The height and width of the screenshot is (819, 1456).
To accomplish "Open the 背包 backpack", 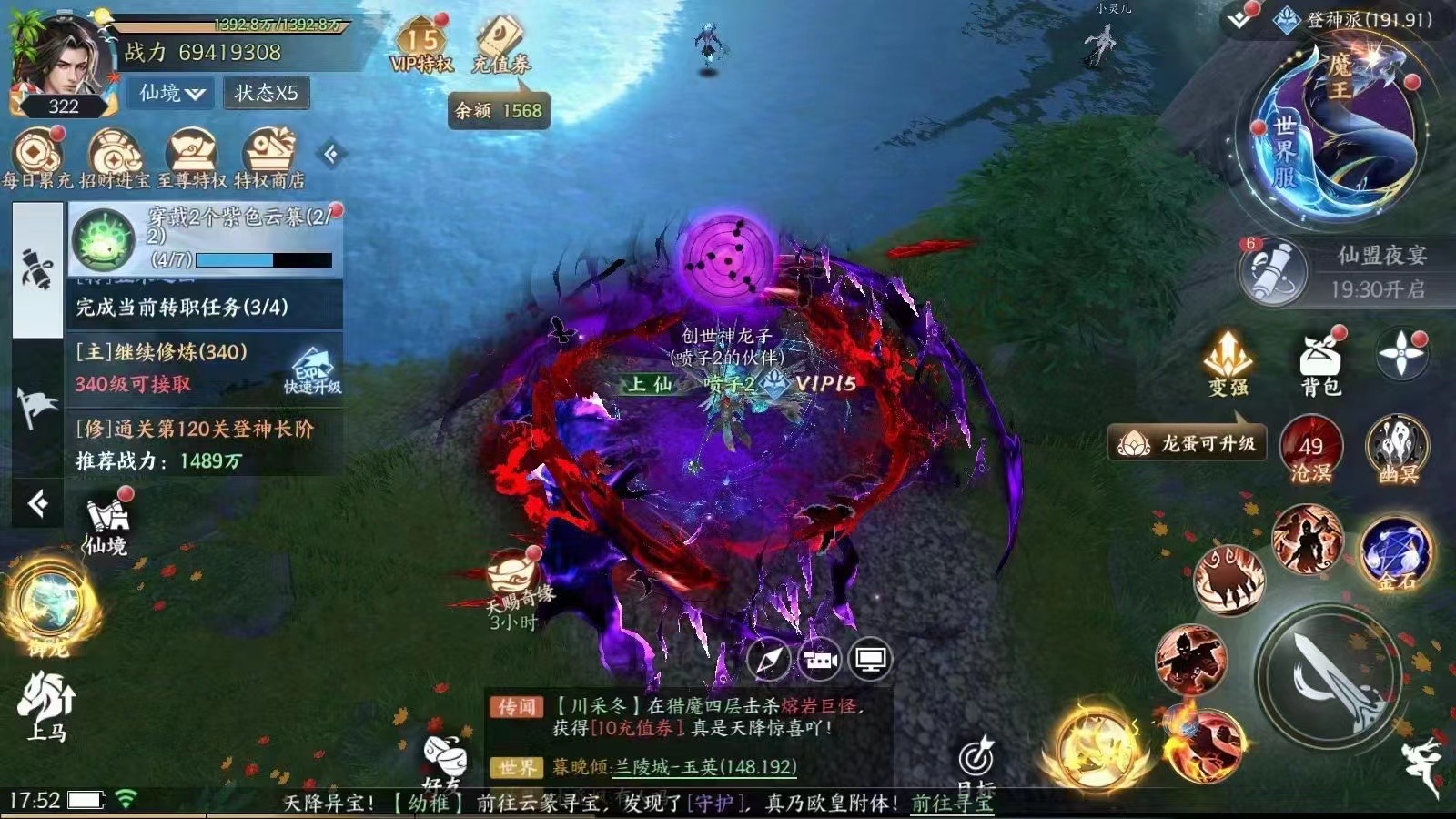I will tap(1320, 362).
